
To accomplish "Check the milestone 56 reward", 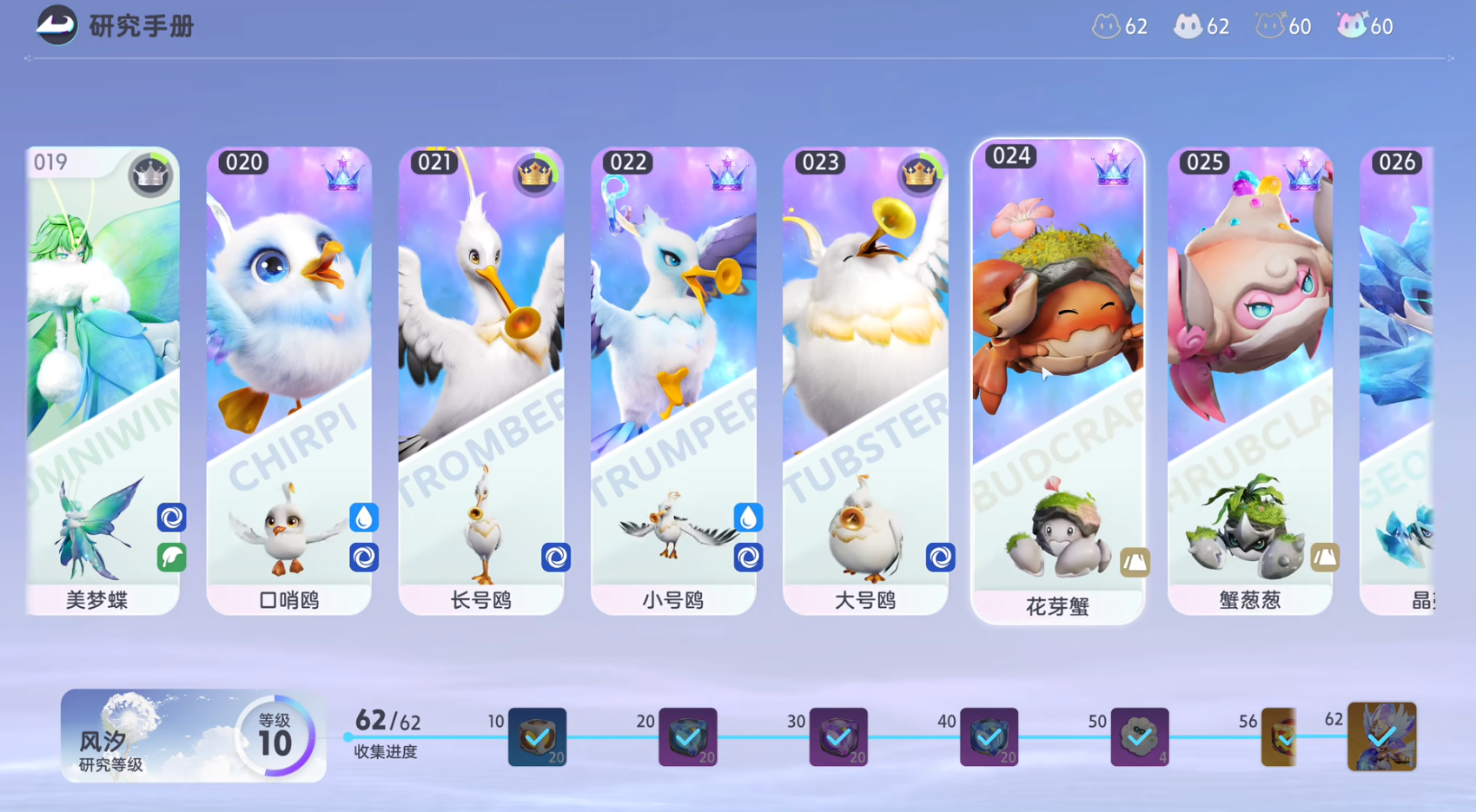I will coord(1279,737).
